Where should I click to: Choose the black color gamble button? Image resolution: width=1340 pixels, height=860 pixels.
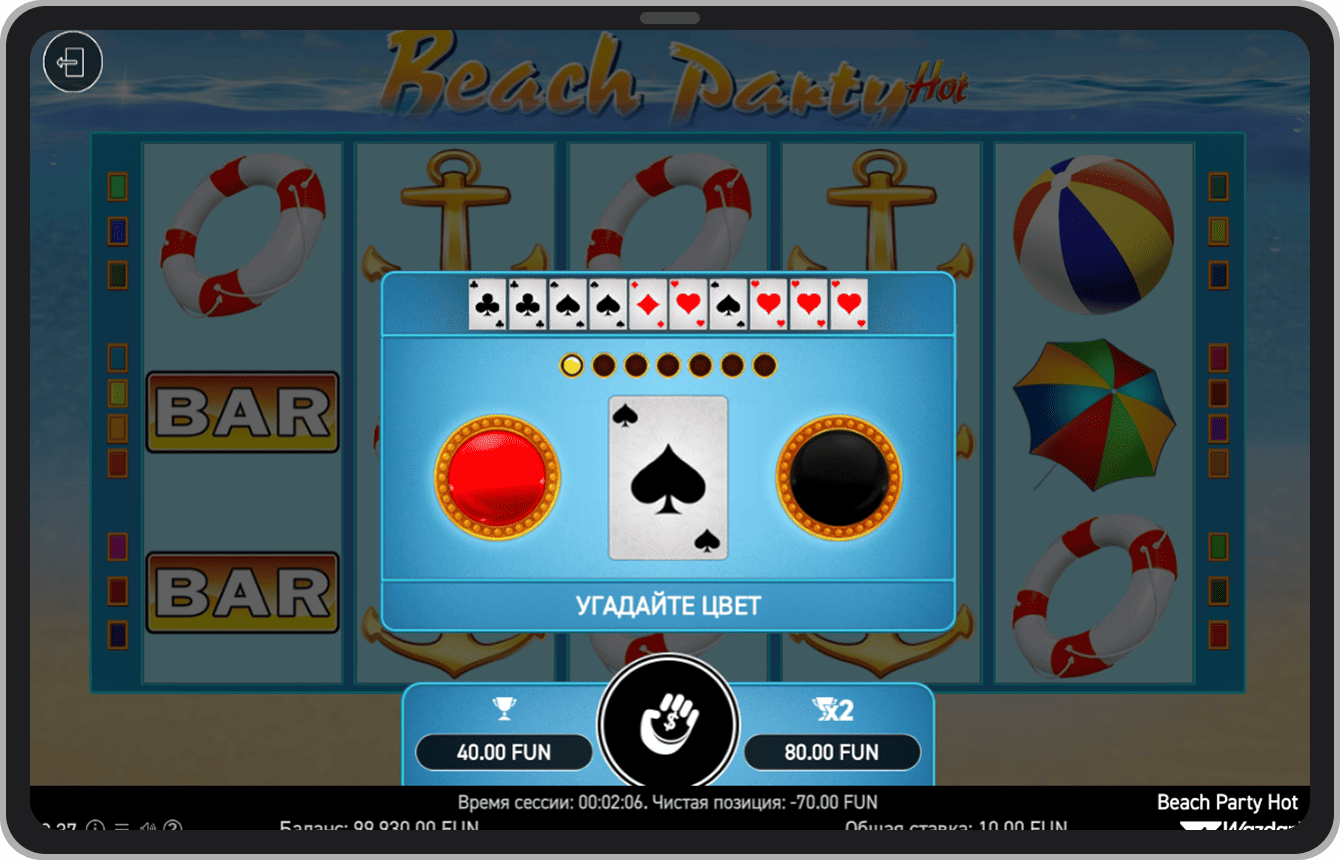pos(839,477)
